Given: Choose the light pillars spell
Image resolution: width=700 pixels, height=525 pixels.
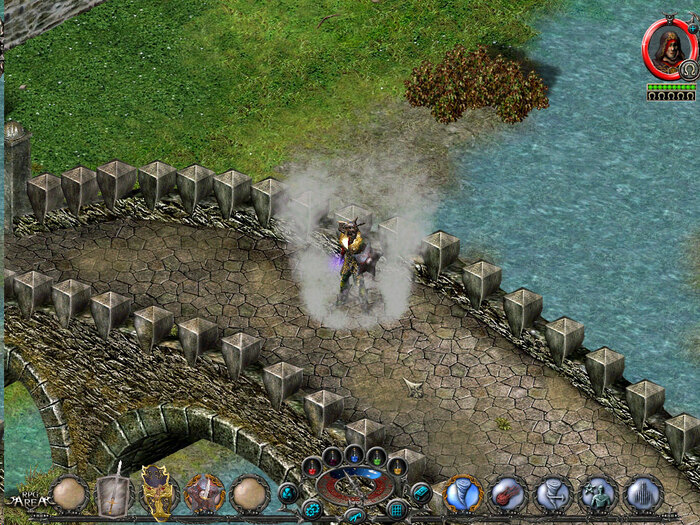Looking at the screenshot, I should click(x=643, y=494).
